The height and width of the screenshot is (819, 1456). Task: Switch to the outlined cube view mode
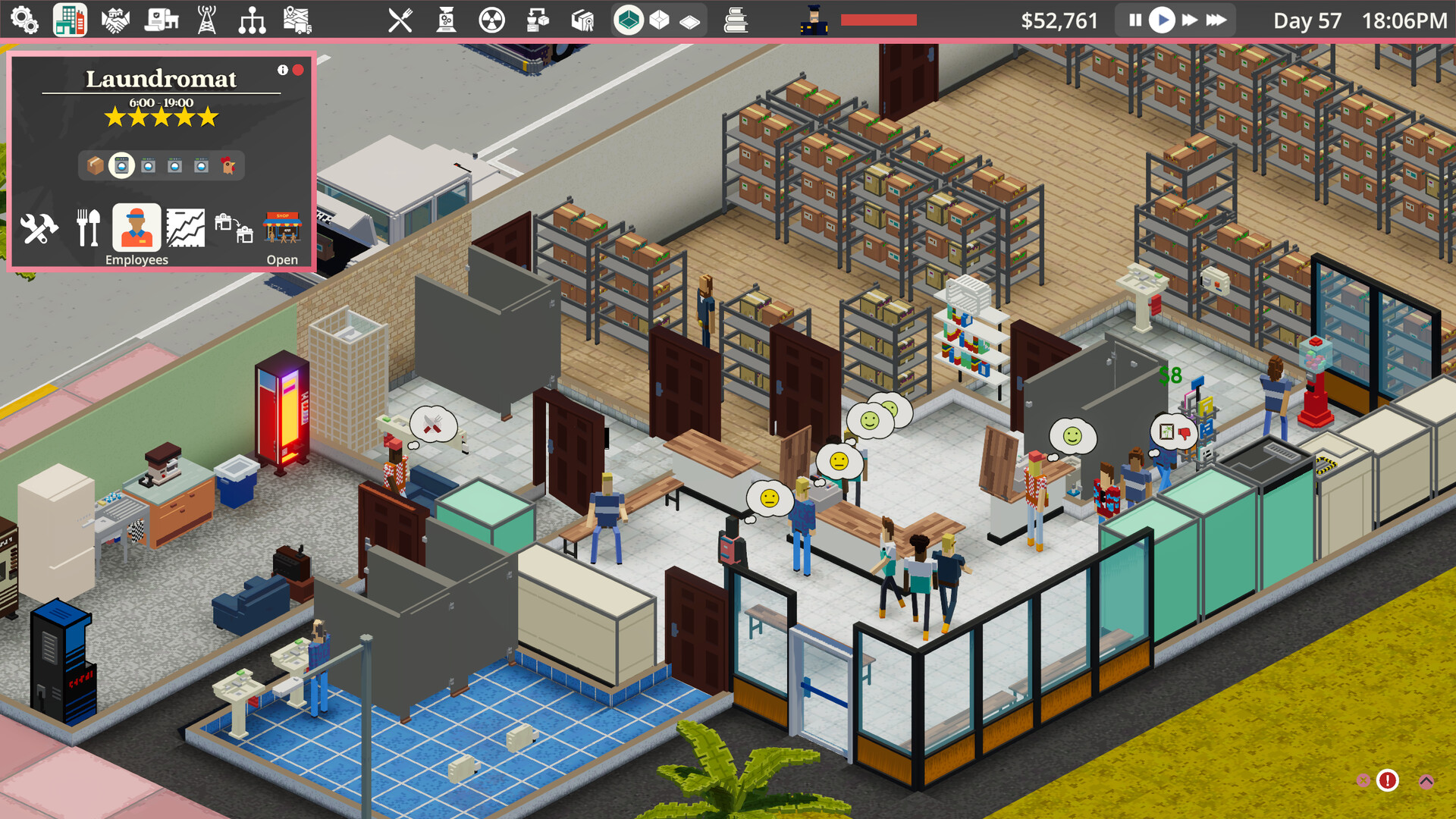coord(659,20)
